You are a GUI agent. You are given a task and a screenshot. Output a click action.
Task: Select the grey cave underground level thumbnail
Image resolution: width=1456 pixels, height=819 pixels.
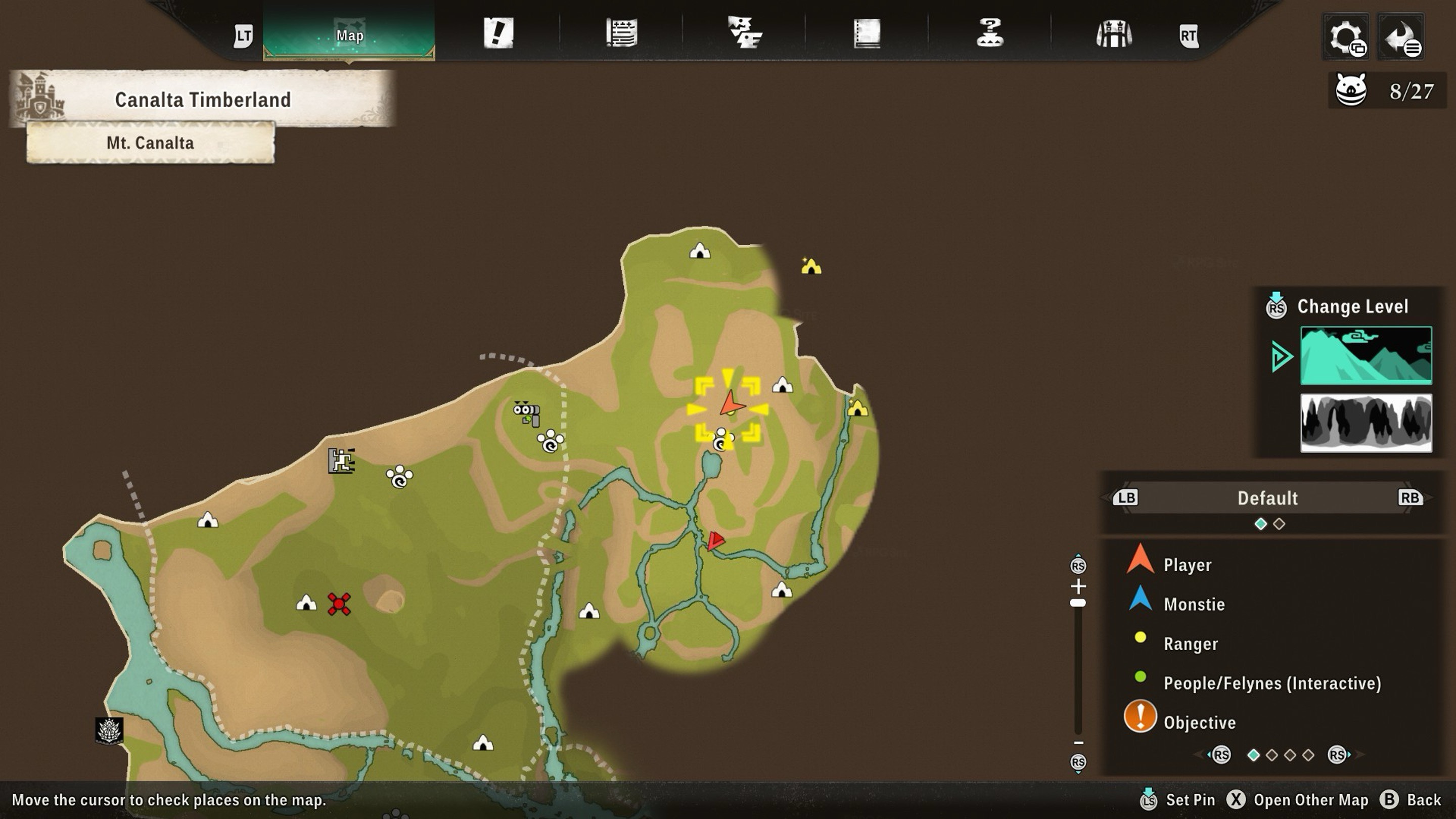(1366, 423)
